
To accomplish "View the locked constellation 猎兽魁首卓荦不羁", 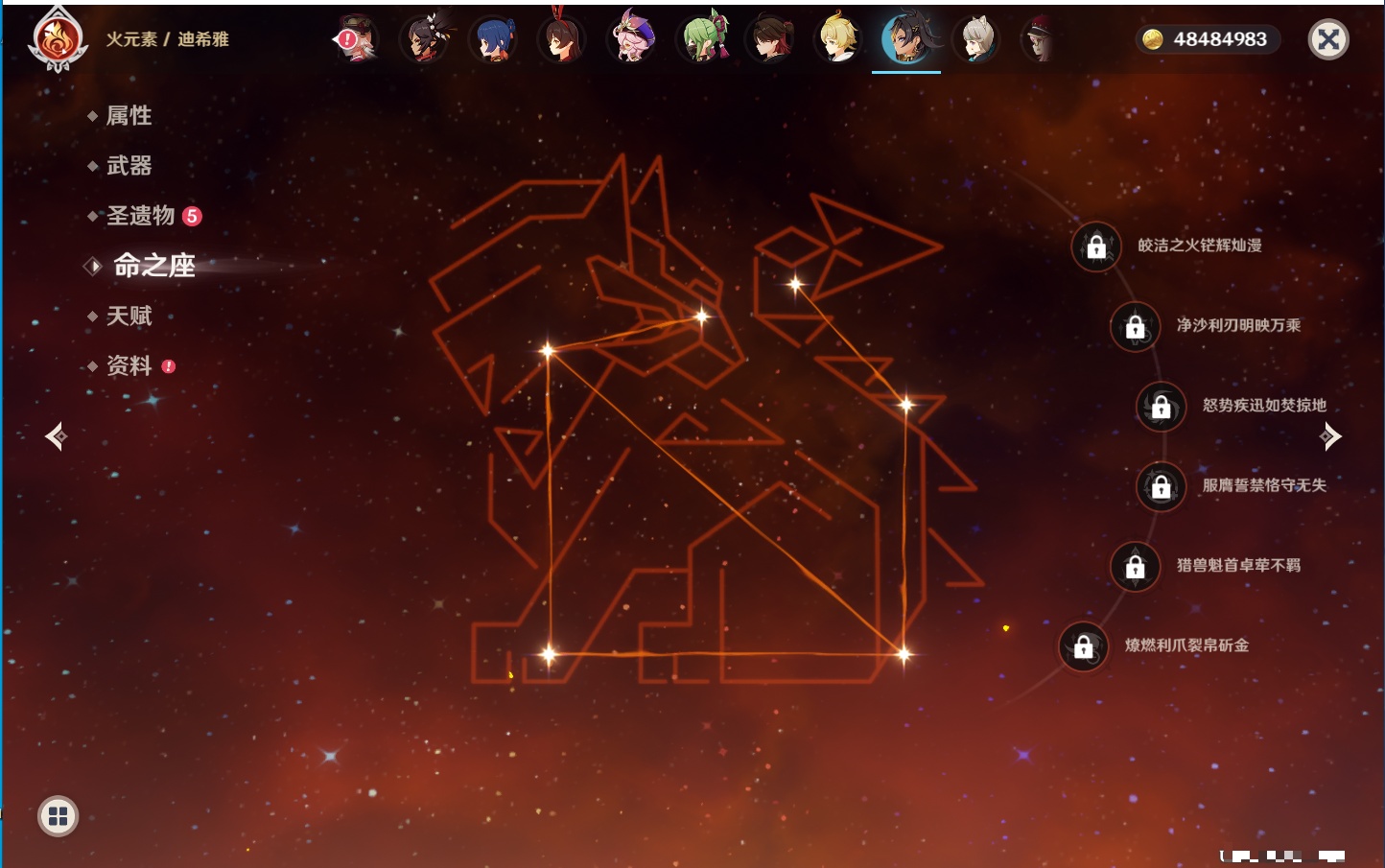I will click(x=1136, y=566).
